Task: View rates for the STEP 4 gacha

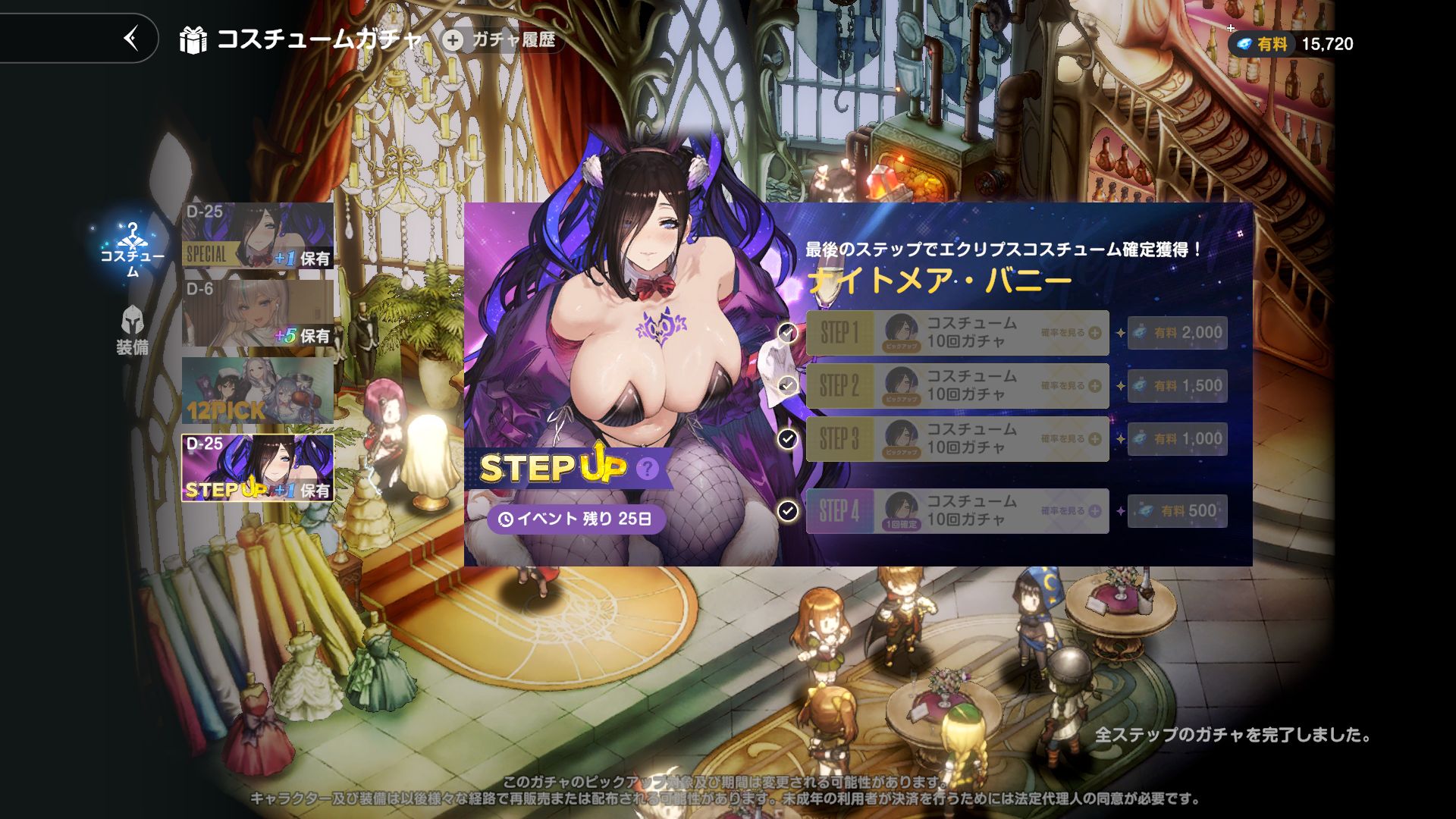Action: pyautogui.click(x=1071, y=511)
